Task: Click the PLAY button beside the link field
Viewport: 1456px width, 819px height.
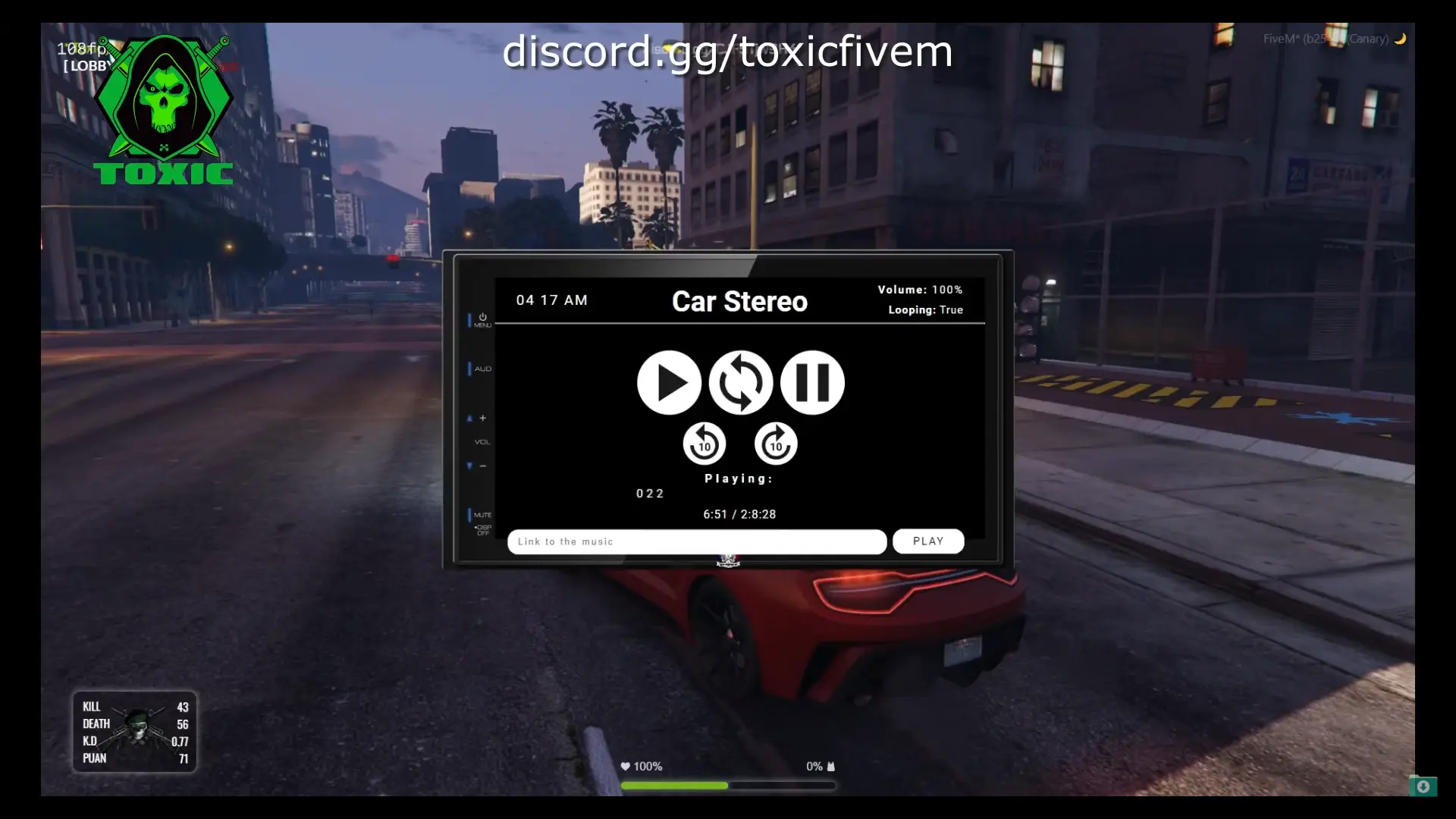Action: [928, 541]
